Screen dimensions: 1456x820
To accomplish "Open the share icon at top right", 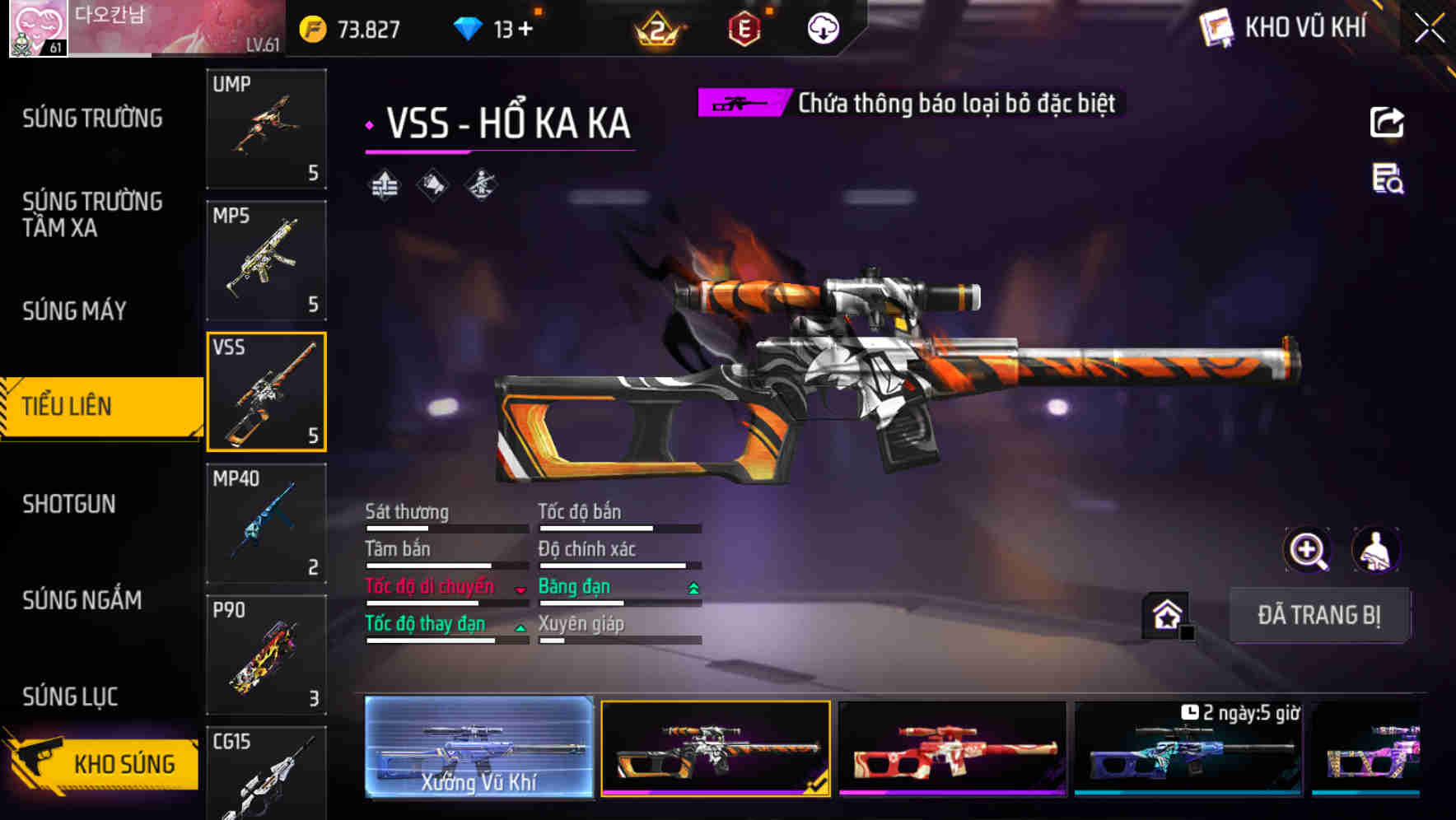I will click(1386, 122).
